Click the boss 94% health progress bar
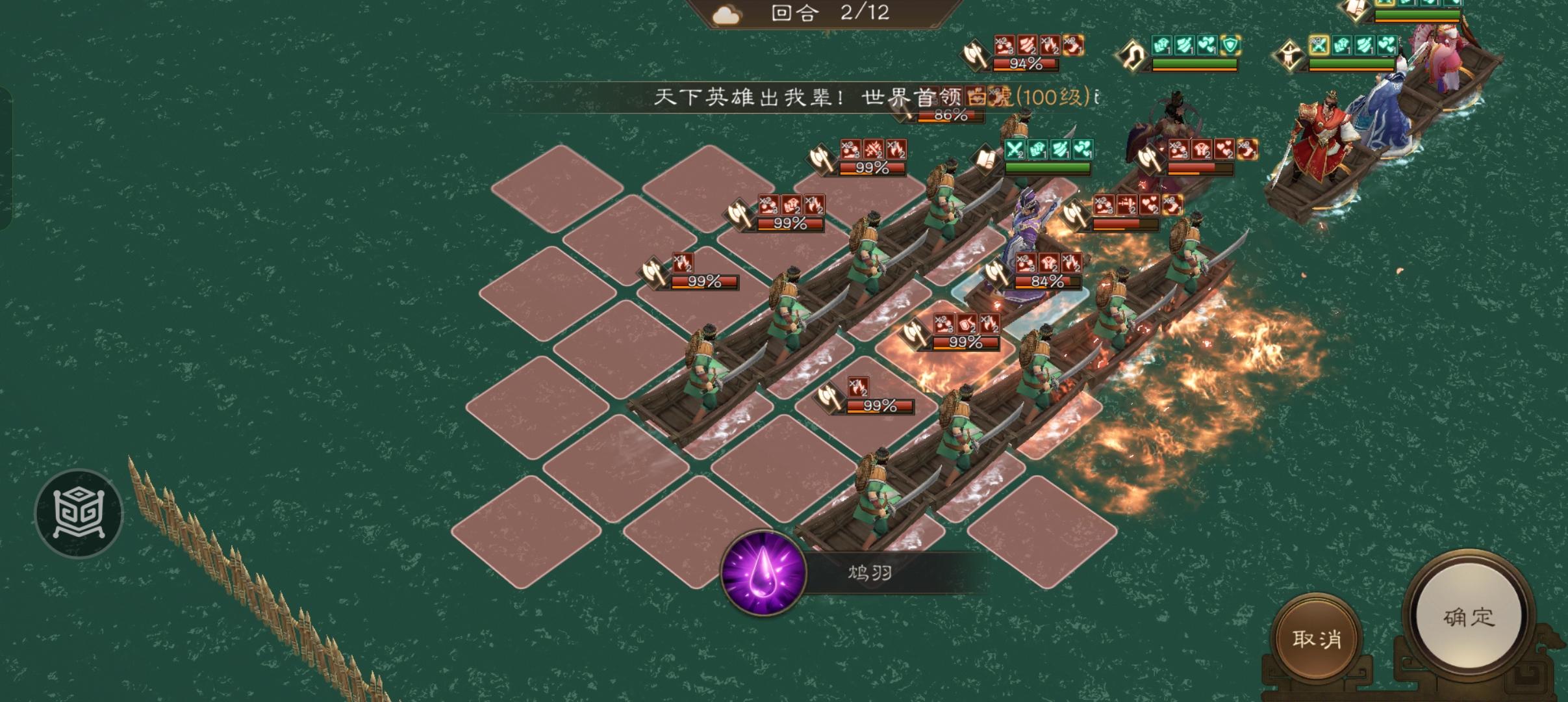The width and height of the screenshot is (1568, 702). (1025, 65)
